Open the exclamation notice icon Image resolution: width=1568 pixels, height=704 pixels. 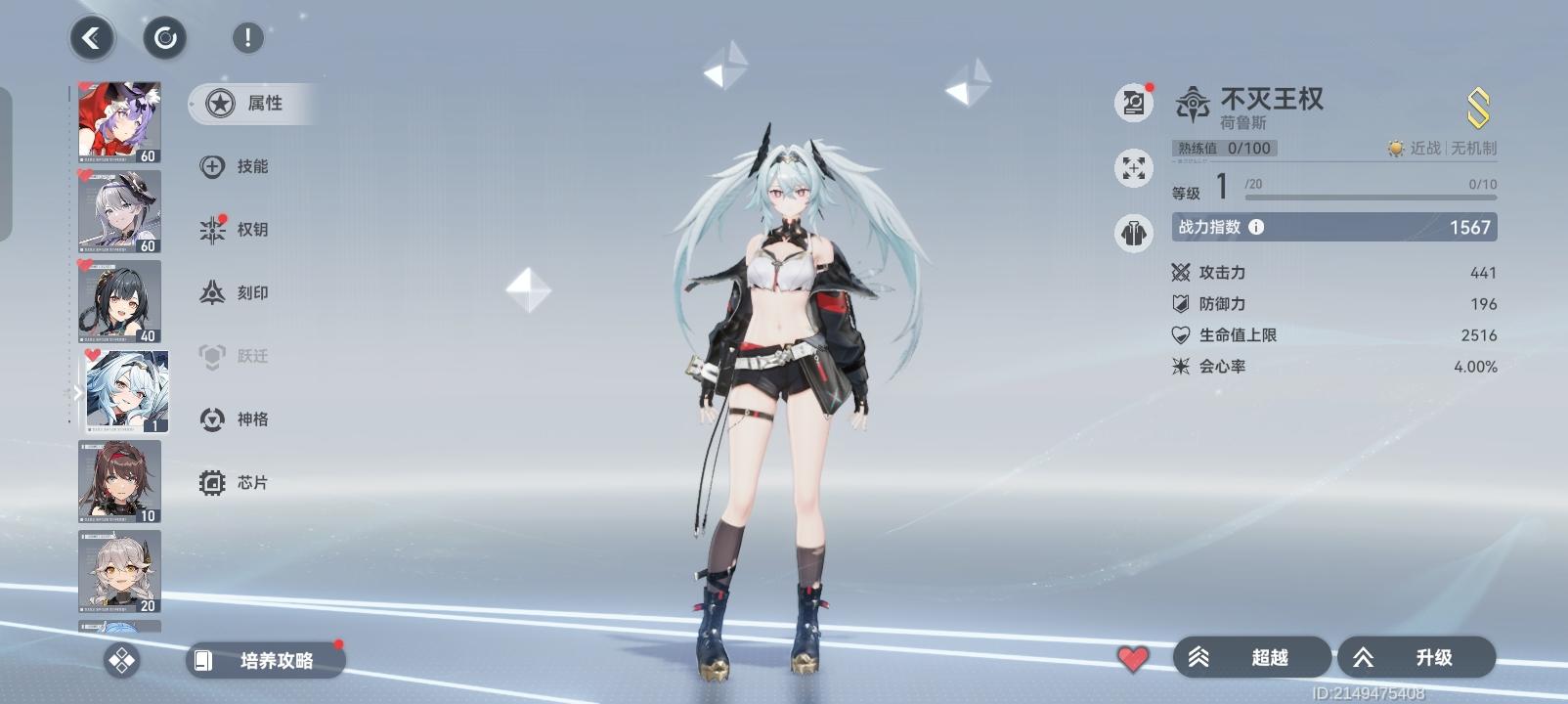pyautogui.click(x=246, y=38)
